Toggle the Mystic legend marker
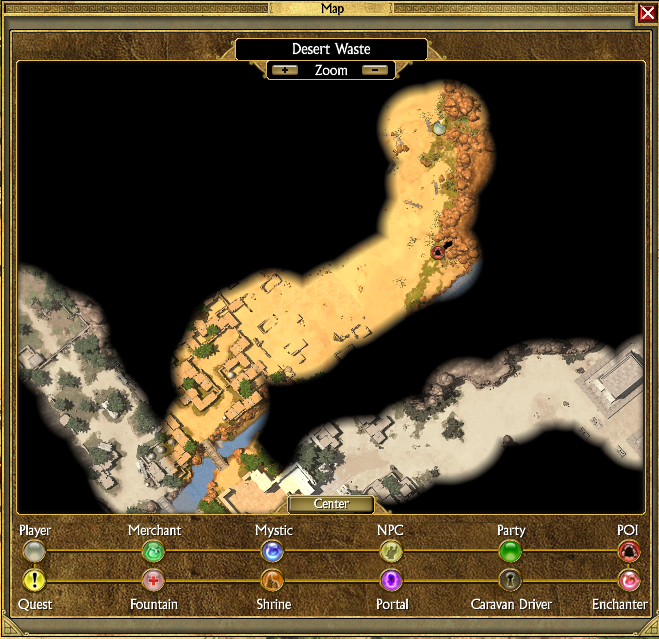659x639 pixels. click(x=272, y=551)
